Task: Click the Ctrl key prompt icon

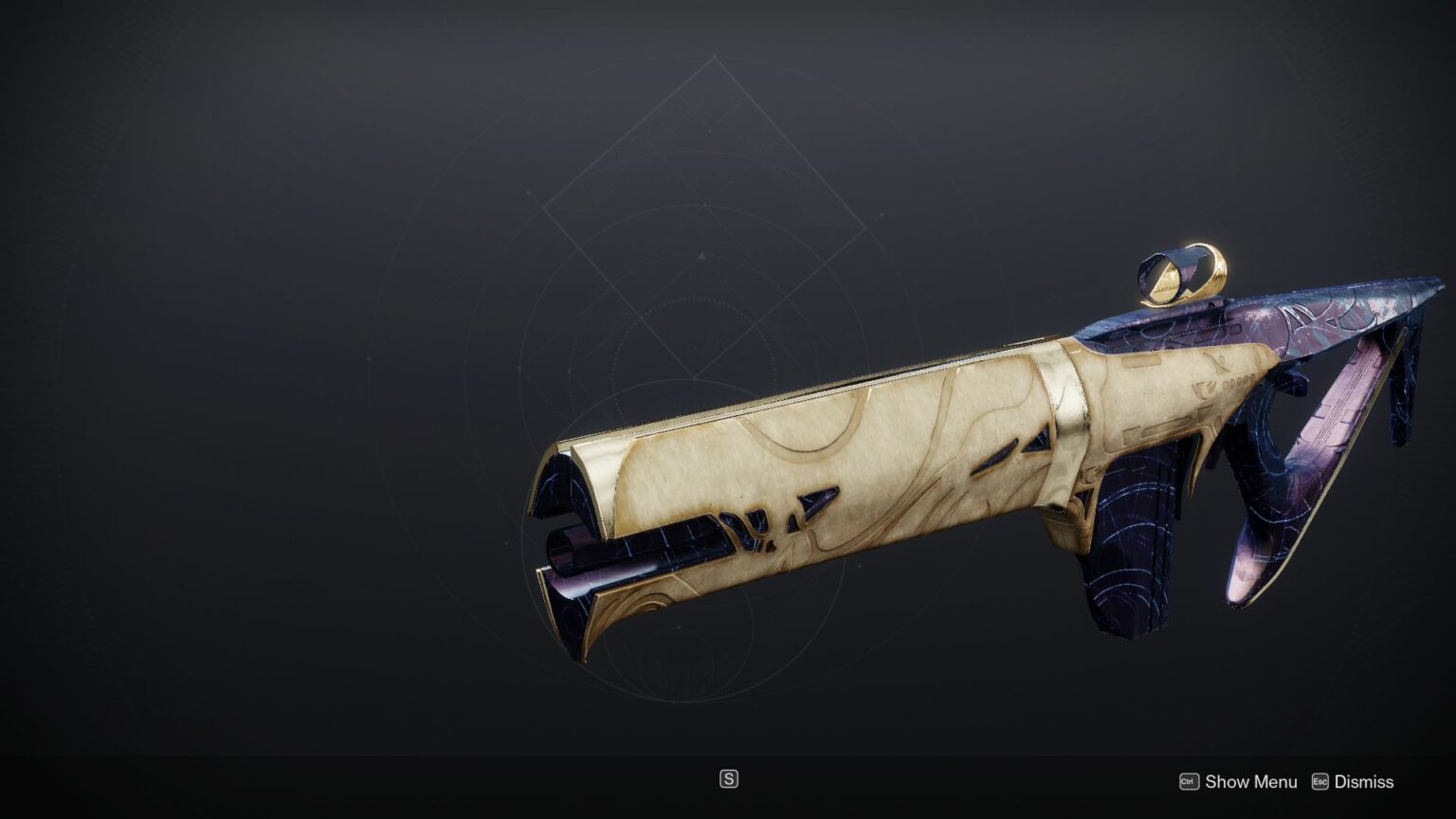Action: pos(1188,782)
